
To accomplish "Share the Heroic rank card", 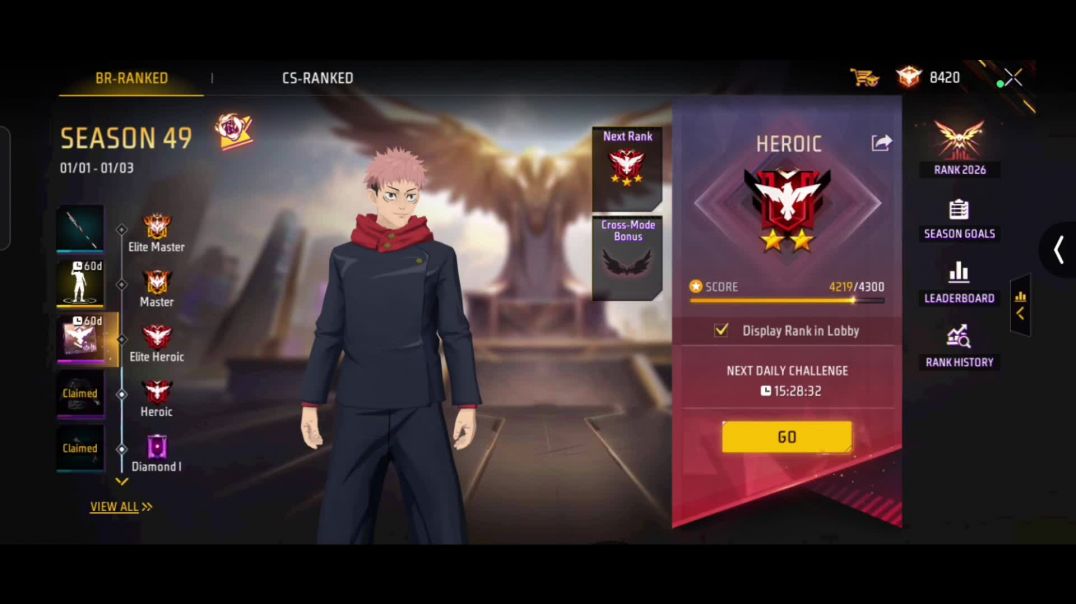I will pos(881,143).
